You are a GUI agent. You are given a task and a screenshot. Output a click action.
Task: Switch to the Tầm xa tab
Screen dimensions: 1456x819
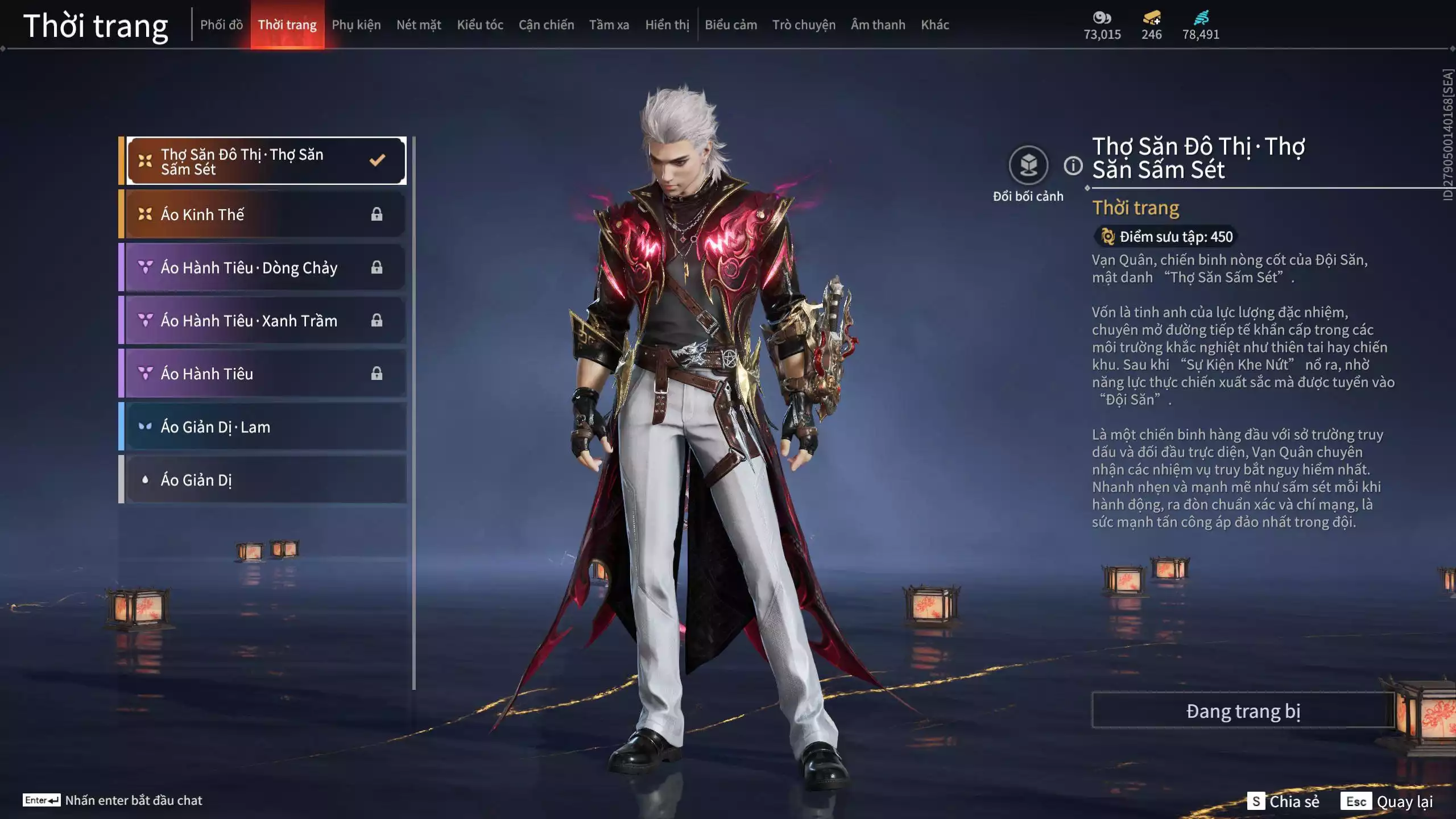(609, 25)
